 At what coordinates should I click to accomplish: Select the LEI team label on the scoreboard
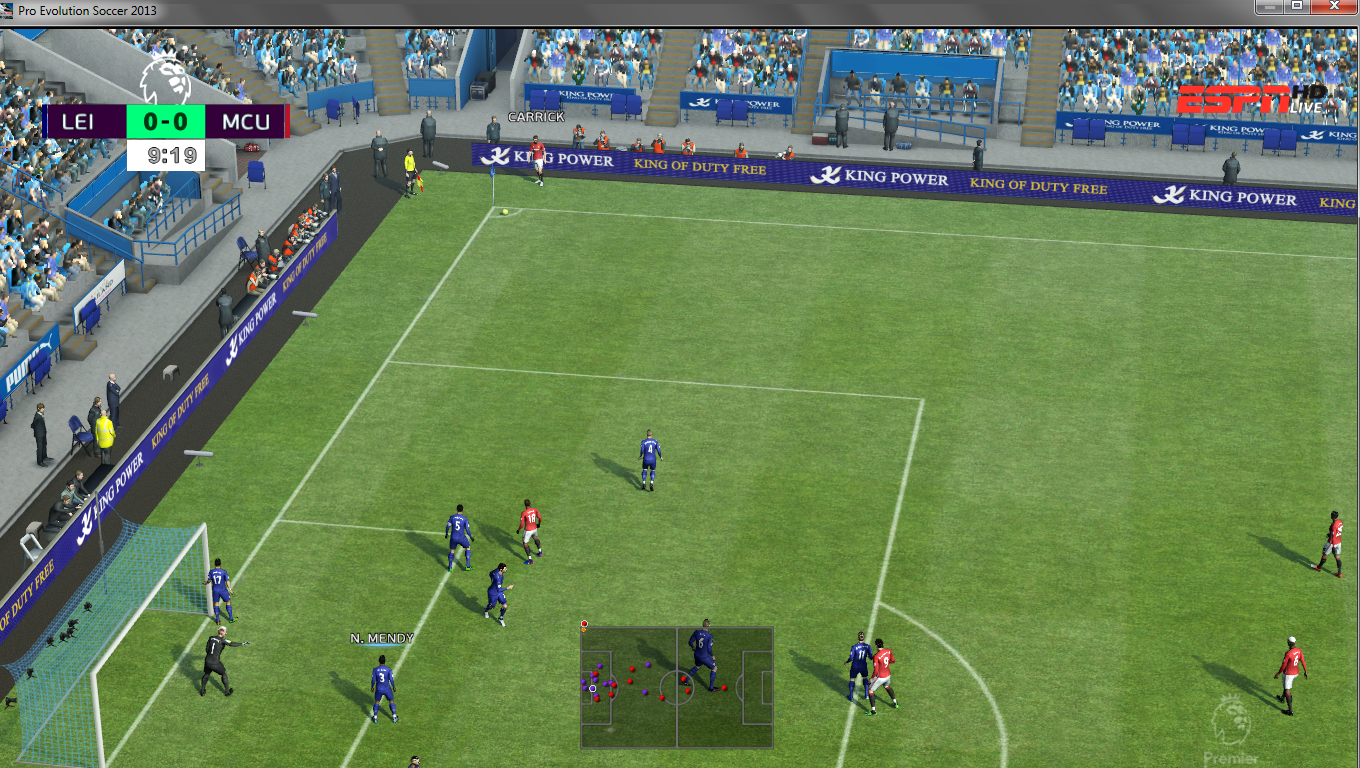pos(77,121)
